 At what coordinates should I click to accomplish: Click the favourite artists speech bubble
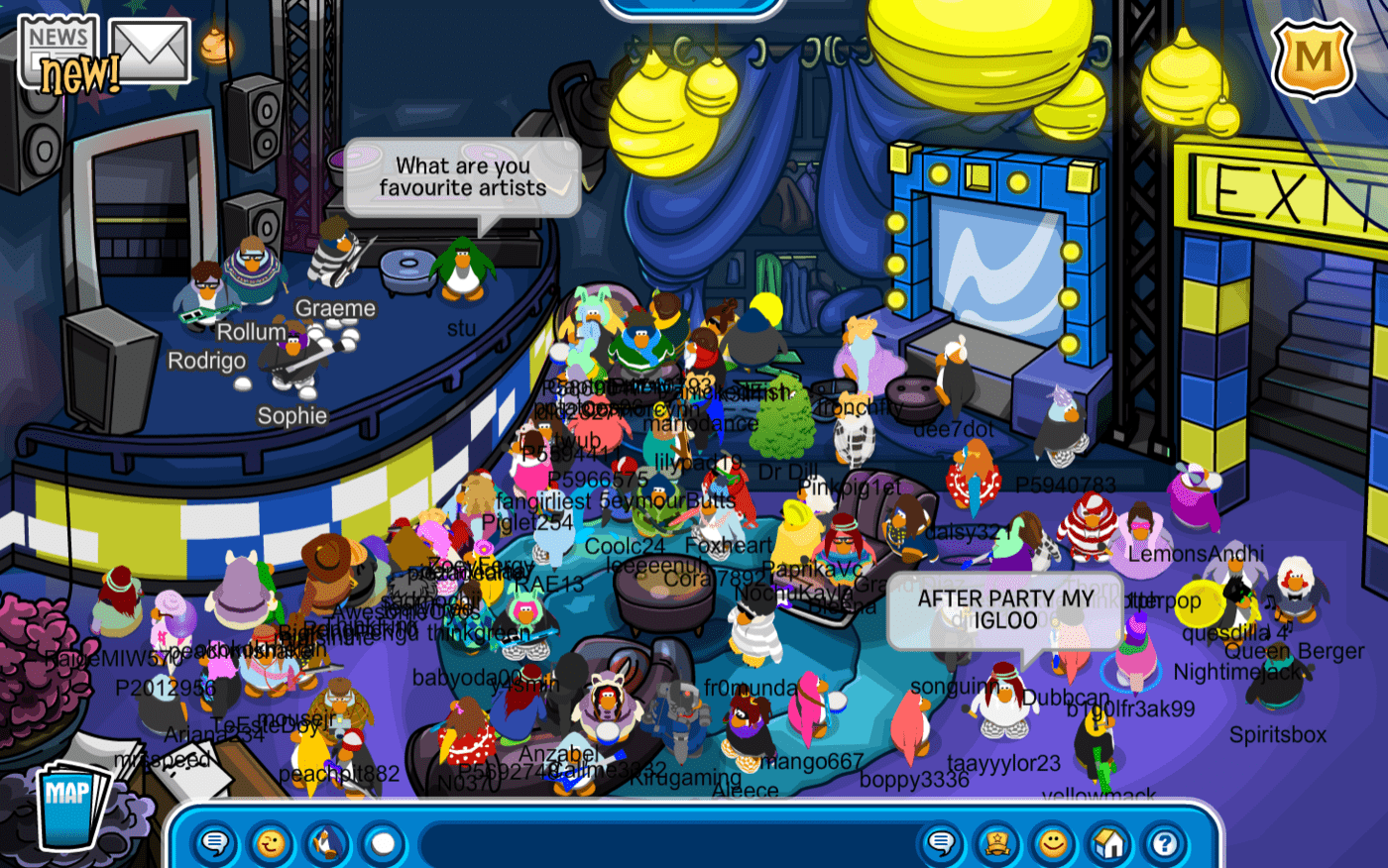(461, 178)
